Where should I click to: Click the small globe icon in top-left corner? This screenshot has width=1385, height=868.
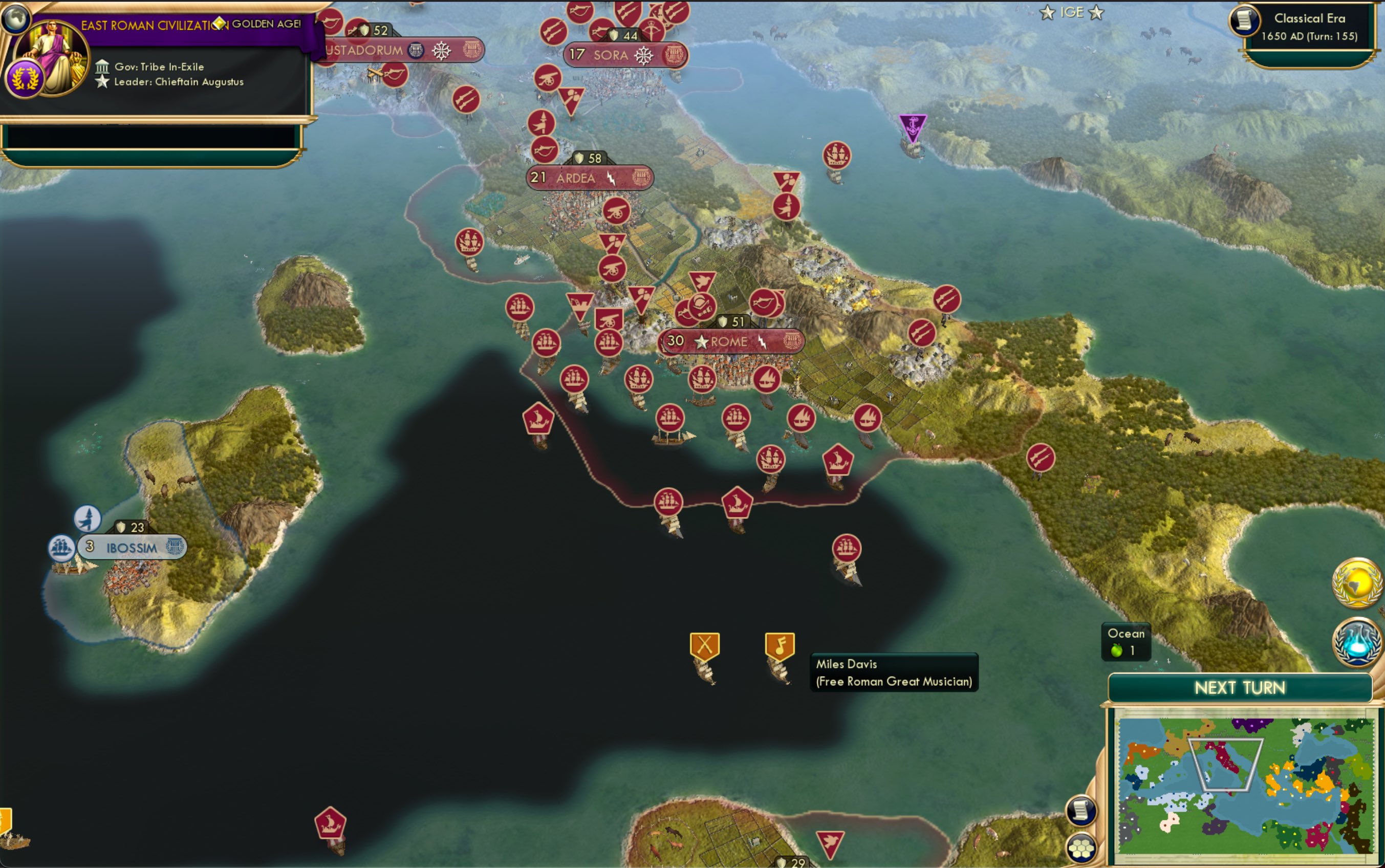[17, 17]
